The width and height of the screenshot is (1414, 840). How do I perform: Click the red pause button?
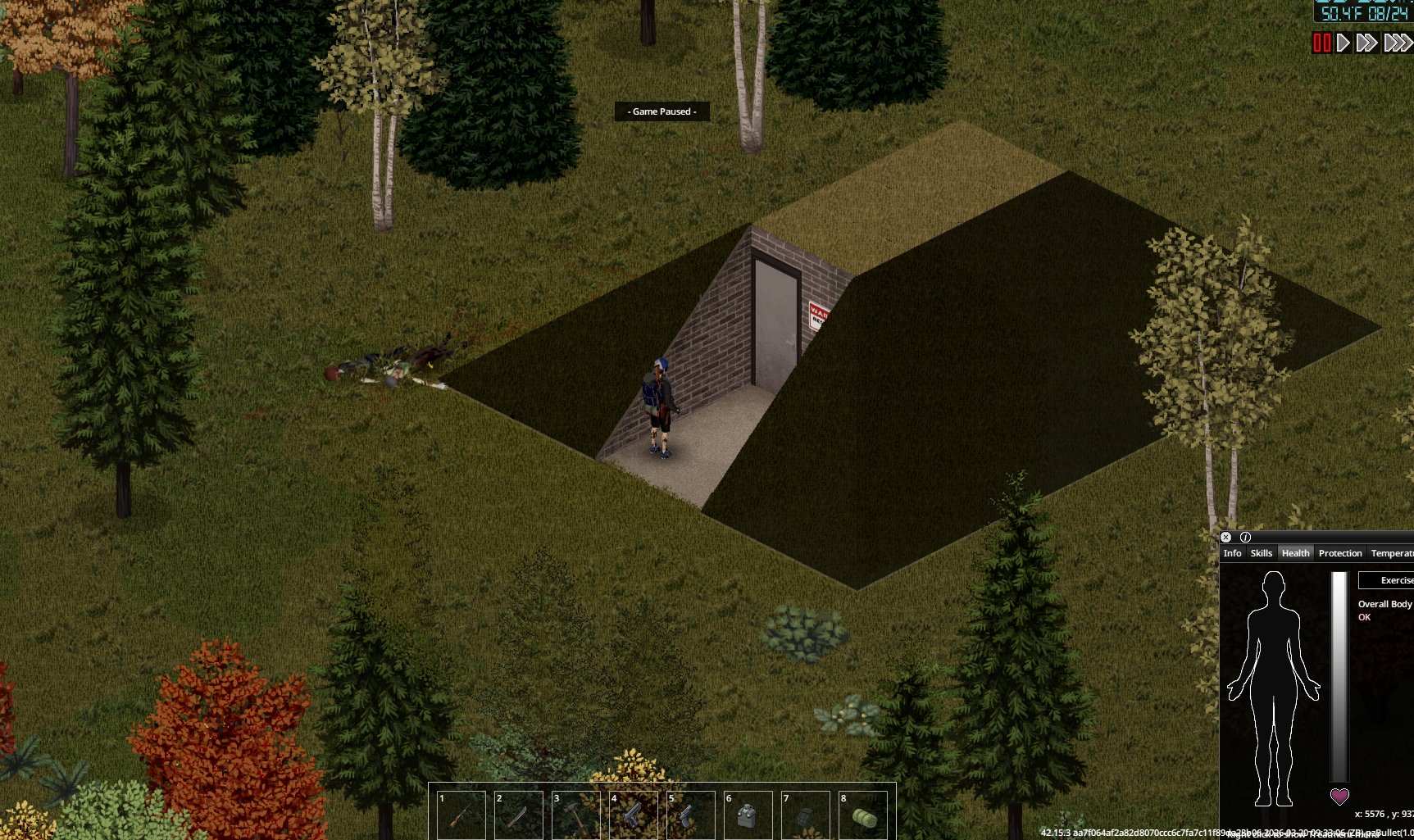click(x=1321, y=43)
